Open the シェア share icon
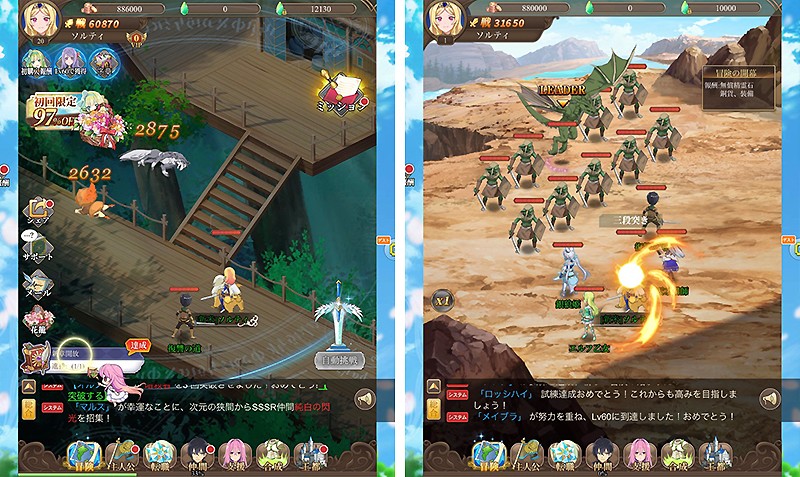800x477 pixels. point(37,212)
